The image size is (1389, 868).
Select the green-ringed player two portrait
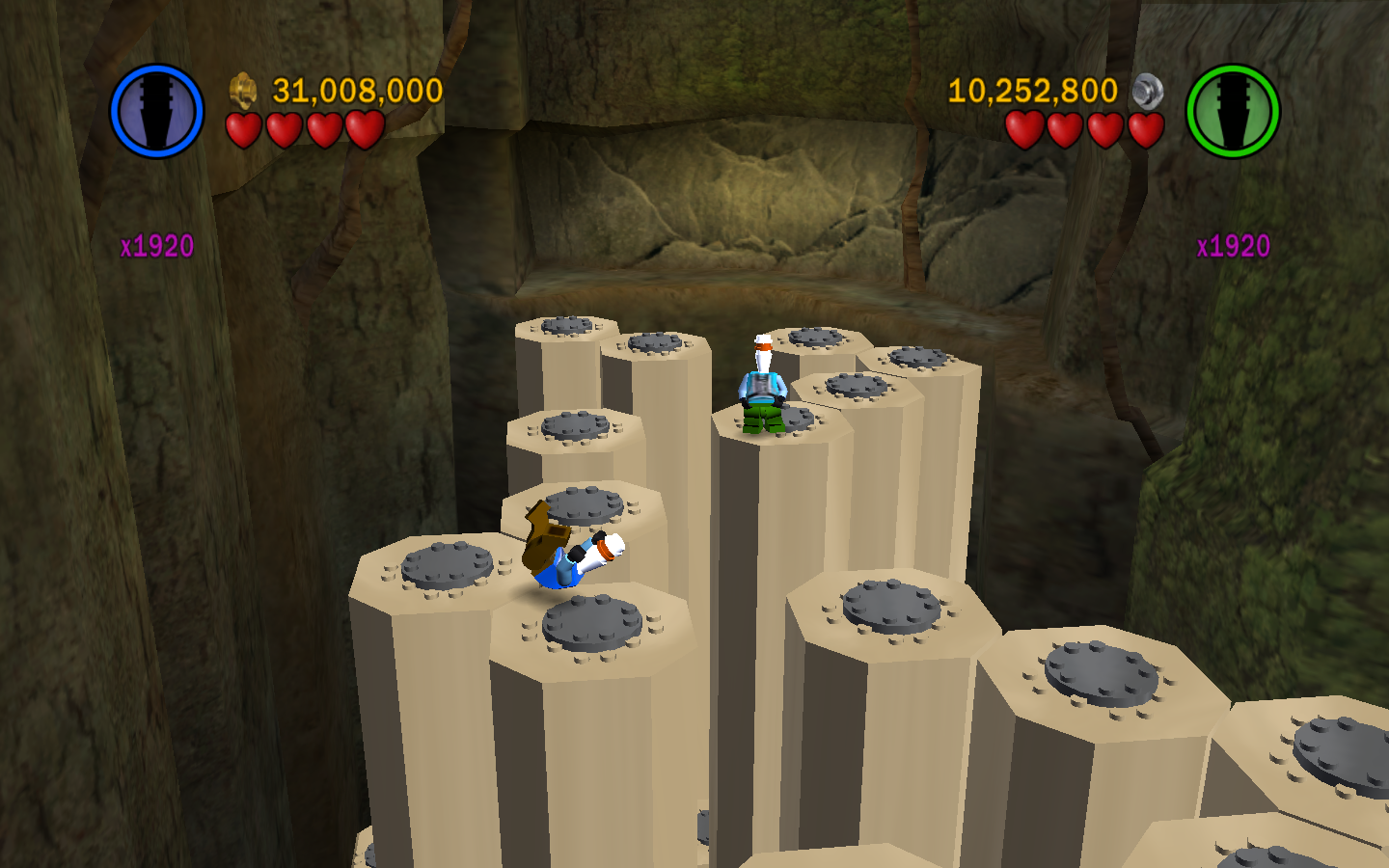pos(1232,111)
